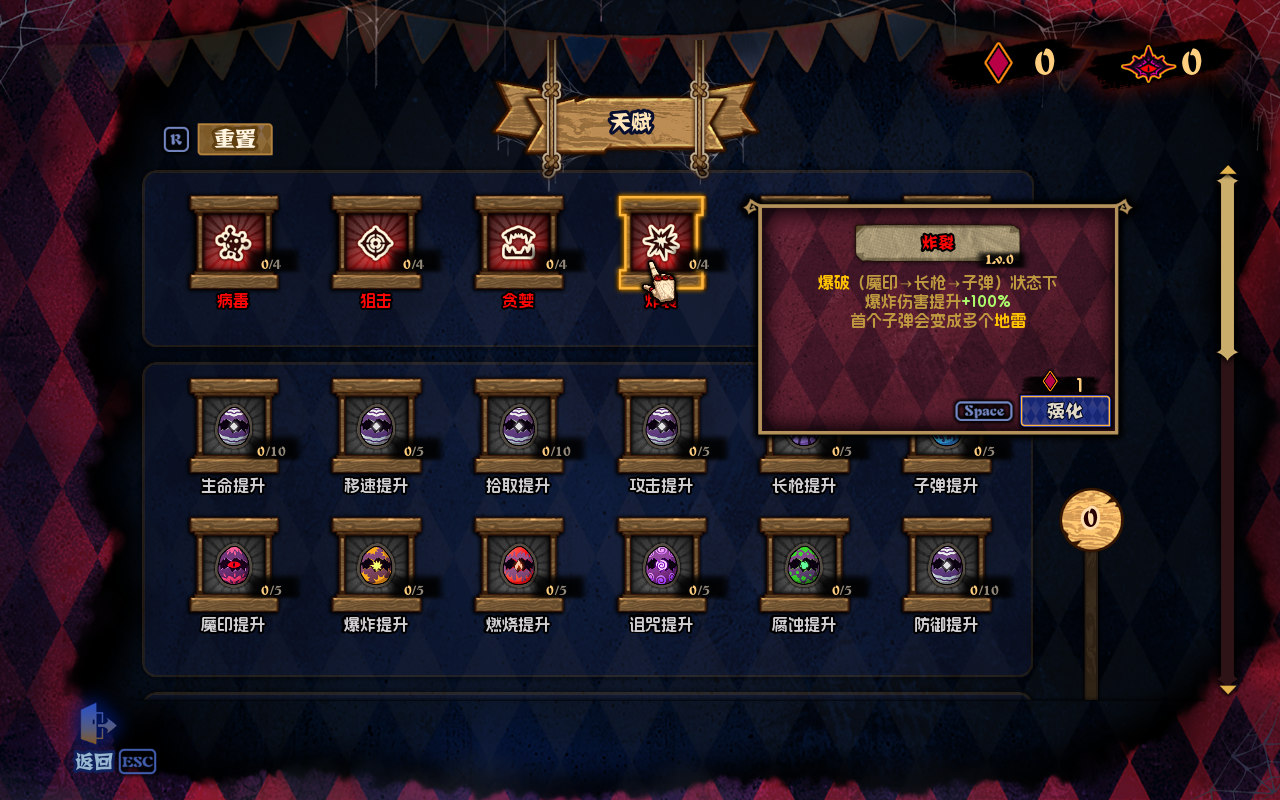Viewport: 1280px width, 800px height.
Task: Click the scrollbar down arrow
Action: 1228,688
